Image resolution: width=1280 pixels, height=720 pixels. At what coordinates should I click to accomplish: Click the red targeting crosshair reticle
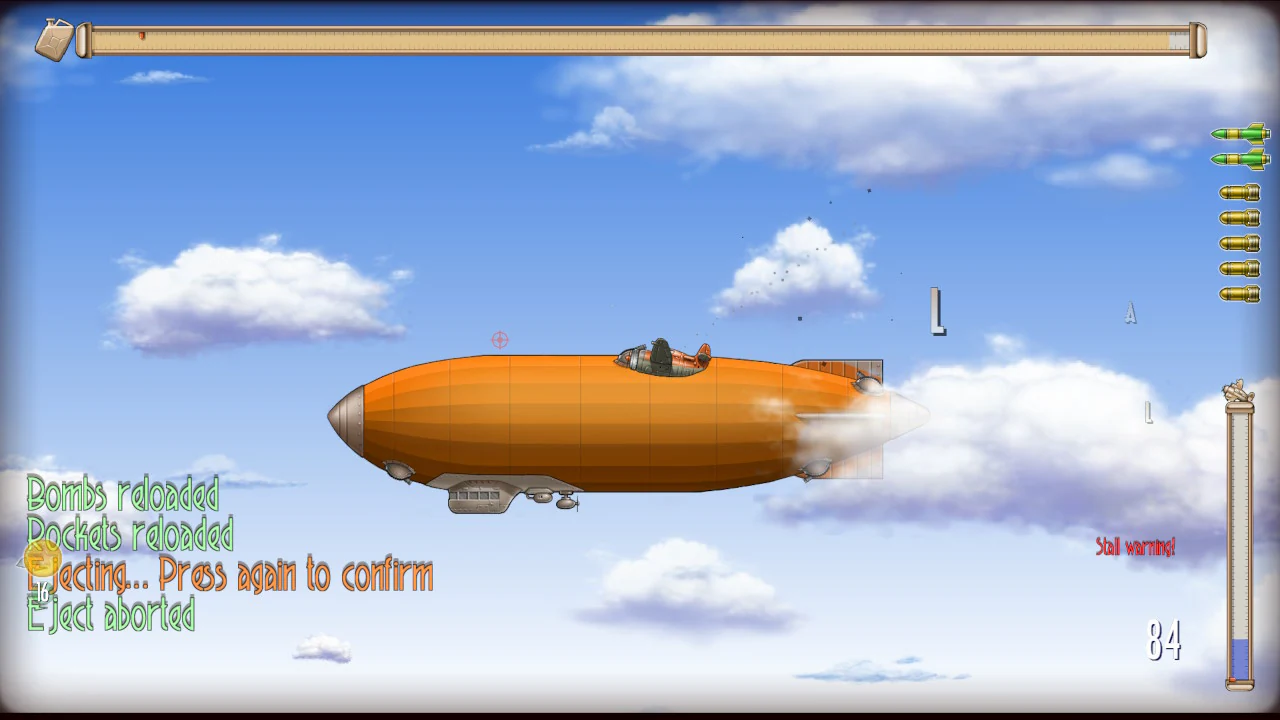pyautogui.click(x=500, y=340)
